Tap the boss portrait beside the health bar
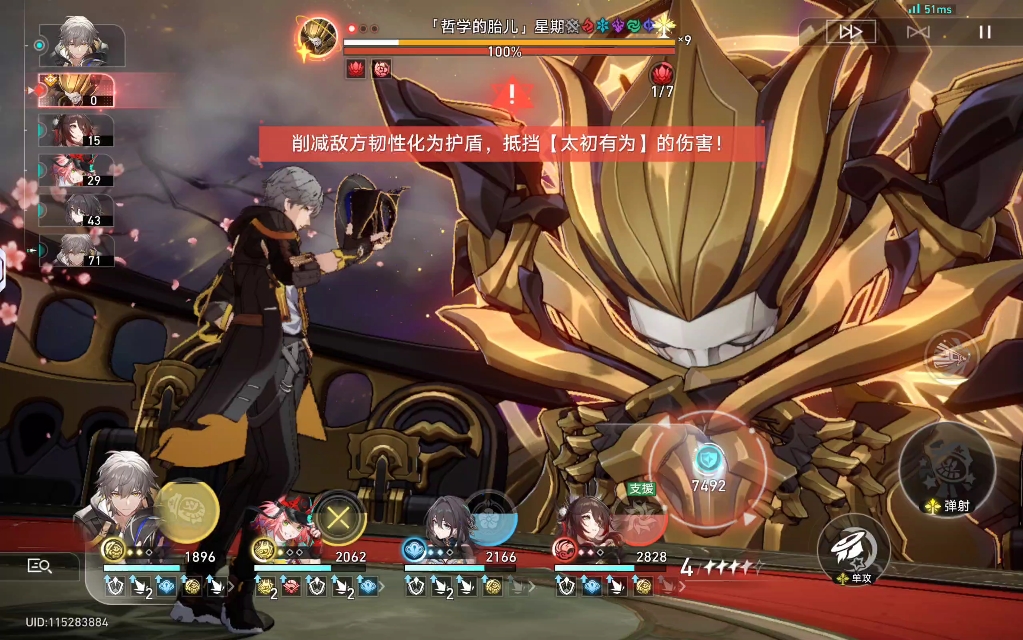The width and height of the screenshot is (1023, 640). tap(319, 39)
